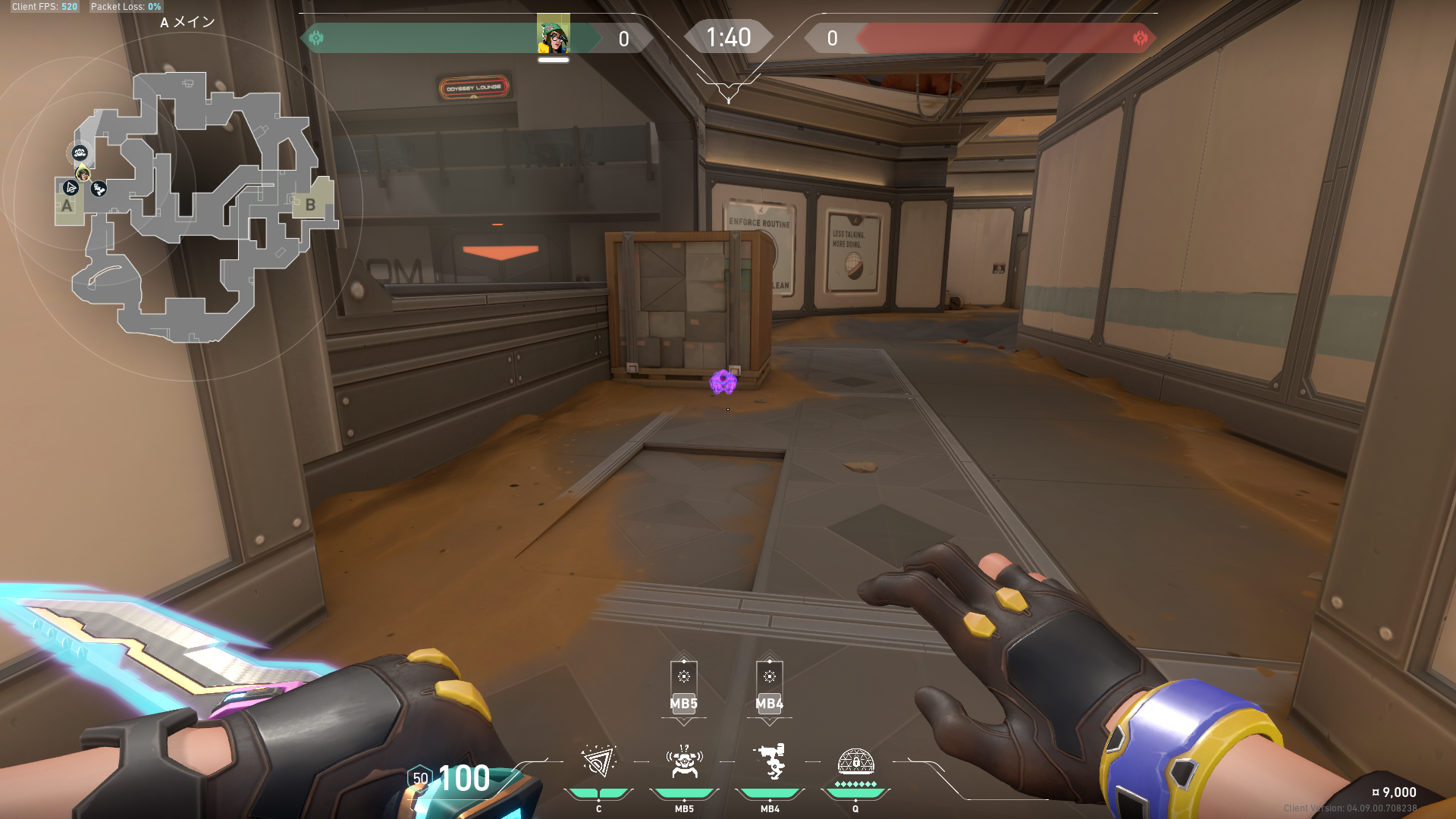Pick the Nanoswarm triangle marker on the minimap

coord(71,187)
